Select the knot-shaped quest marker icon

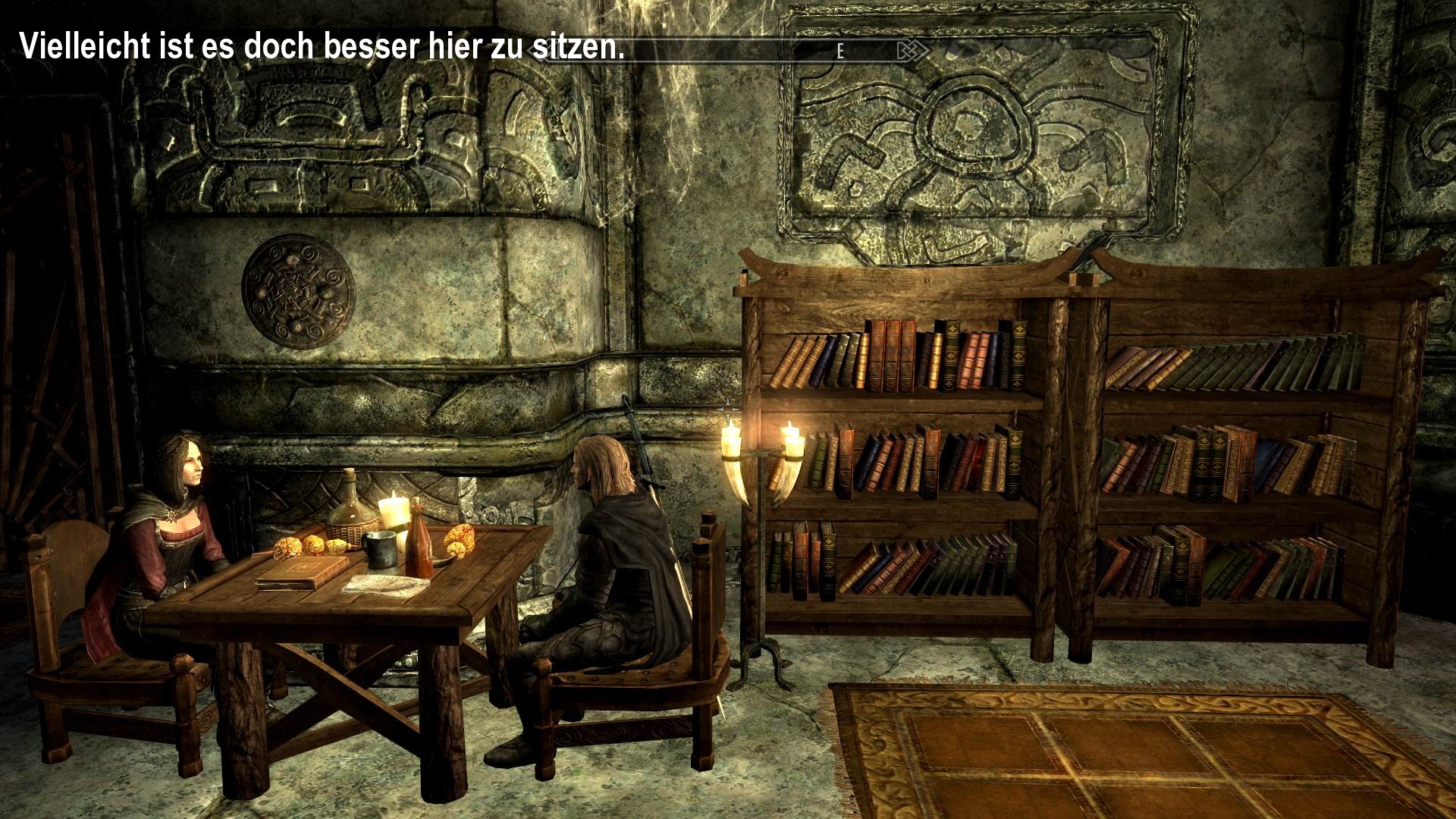912,52
